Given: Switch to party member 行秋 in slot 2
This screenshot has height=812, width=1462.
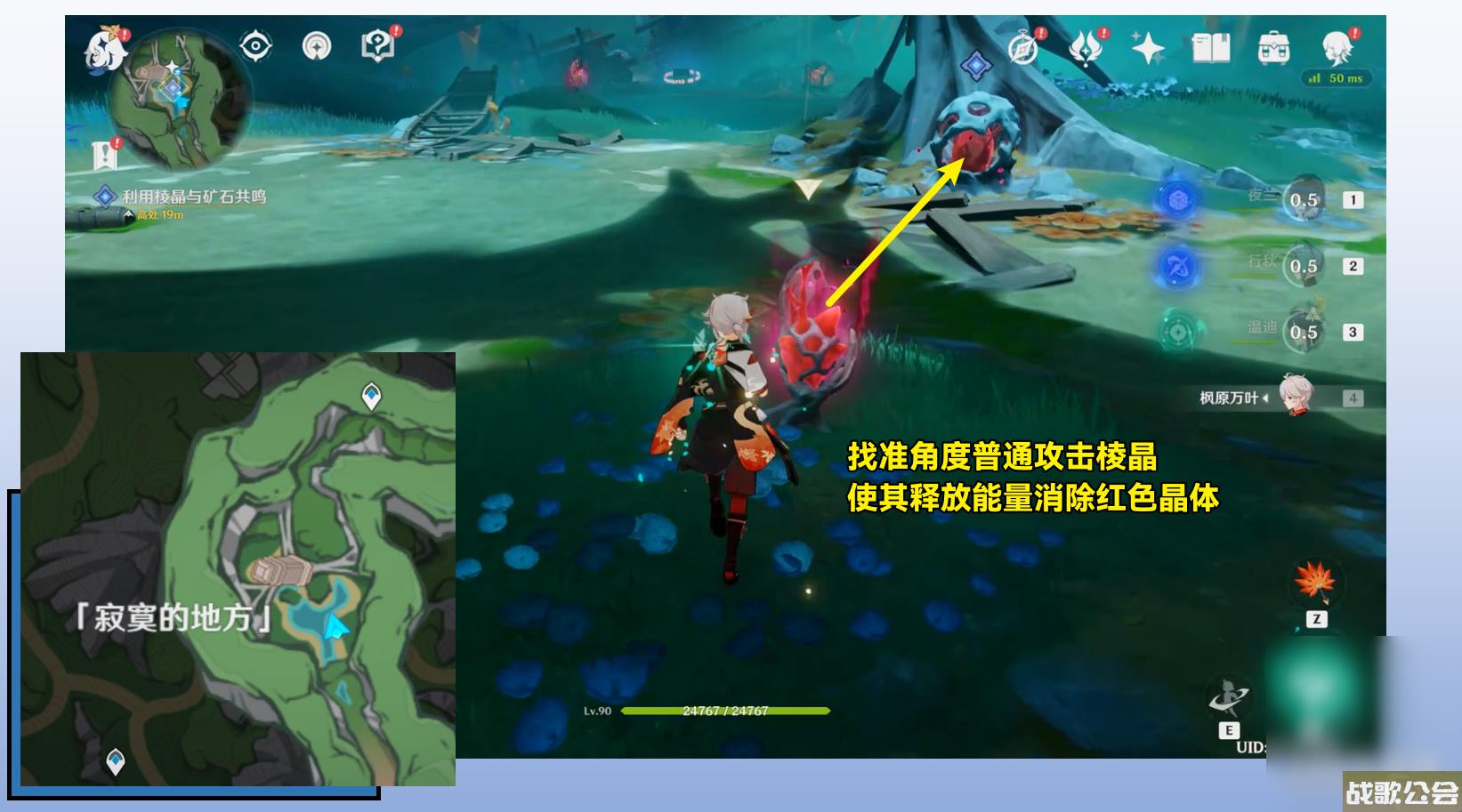Looking at the screenshot, I should coord(1304,265).
